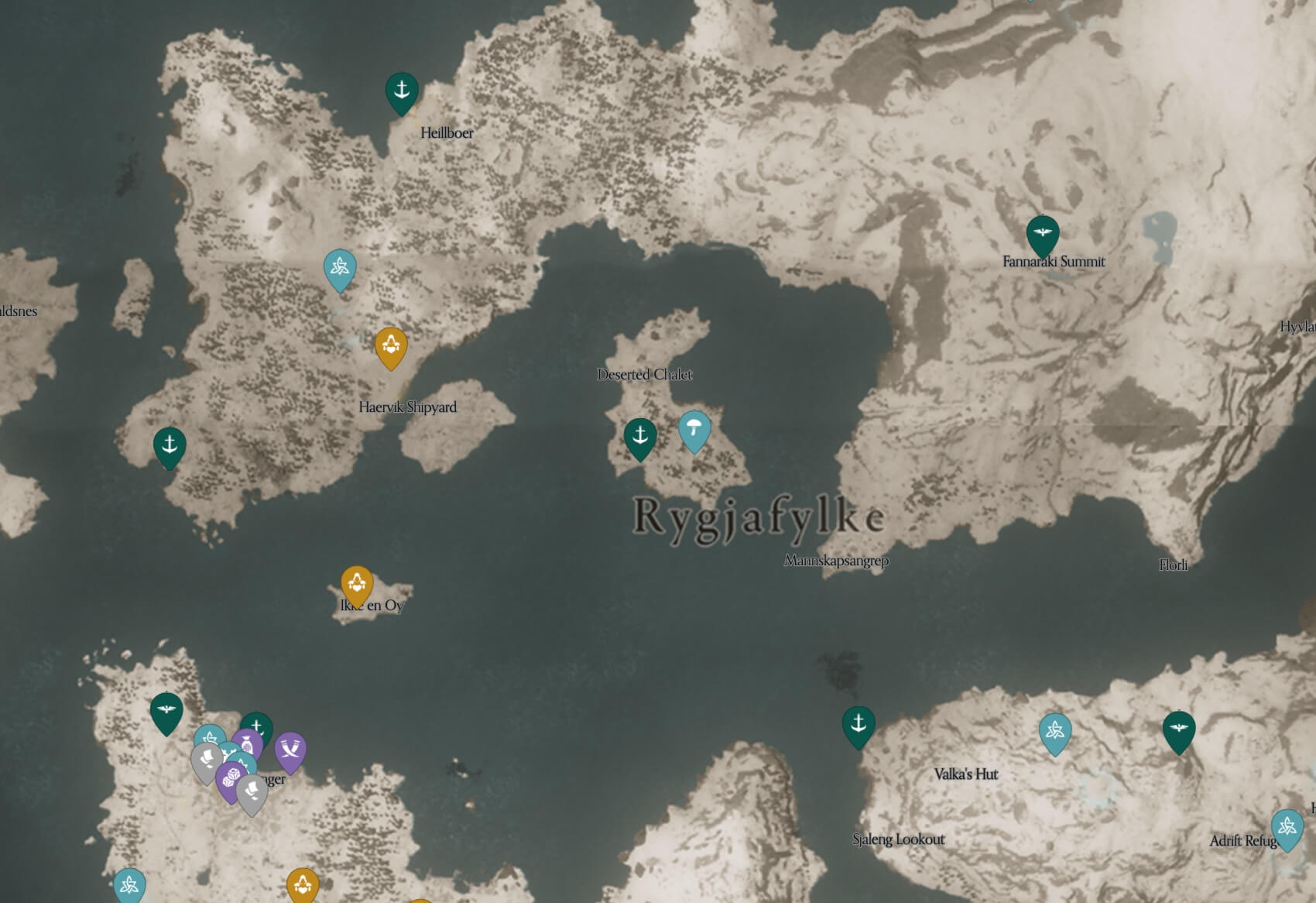Select the gold crest marker on Ikke en Oy

click(x=355, y=579)
